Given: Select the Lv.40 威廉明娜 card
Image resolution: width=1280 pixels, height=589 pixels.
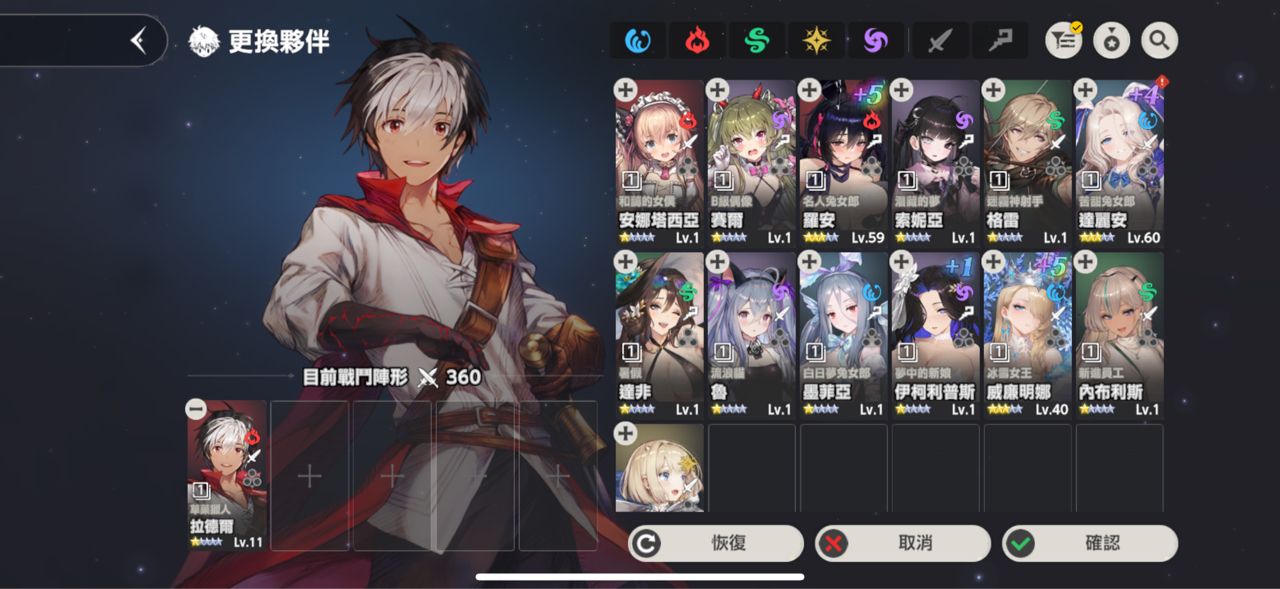Looking at the screenshot, I should (x=1027, y=336).
